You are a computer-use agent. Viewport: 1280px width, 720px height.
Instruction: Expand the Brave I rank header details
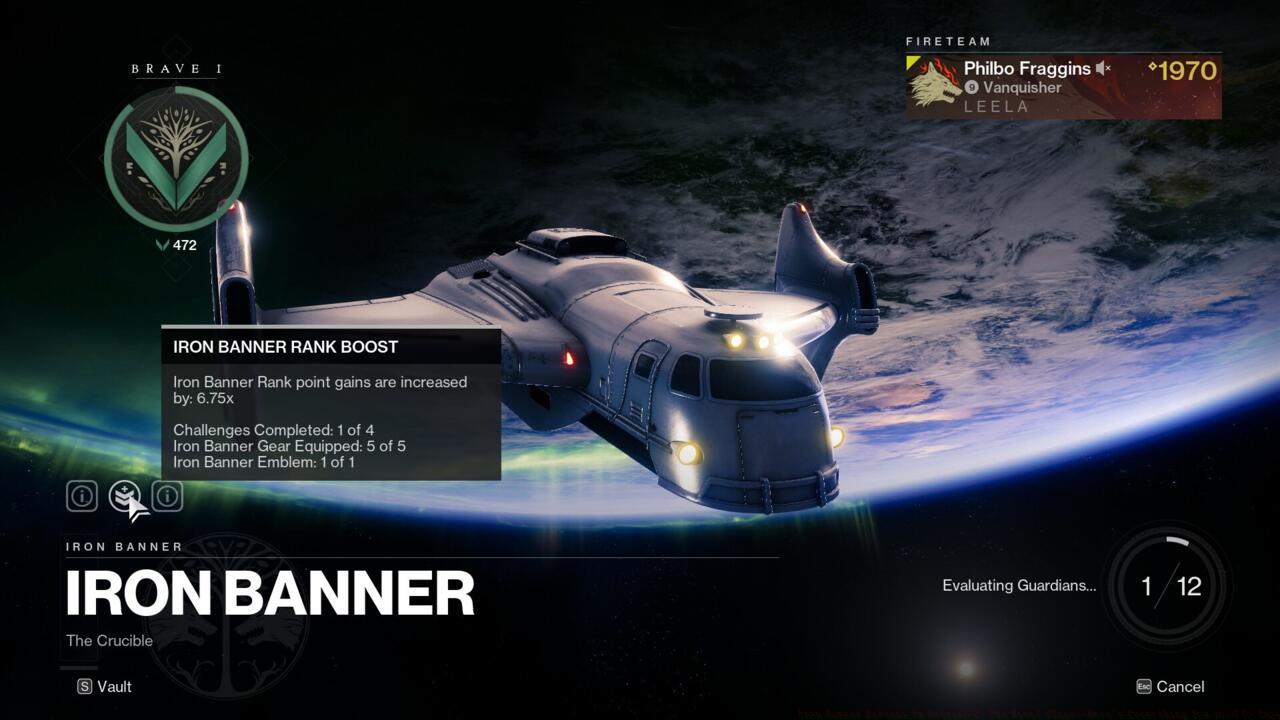pyautogui.click(x=176, y=69)
